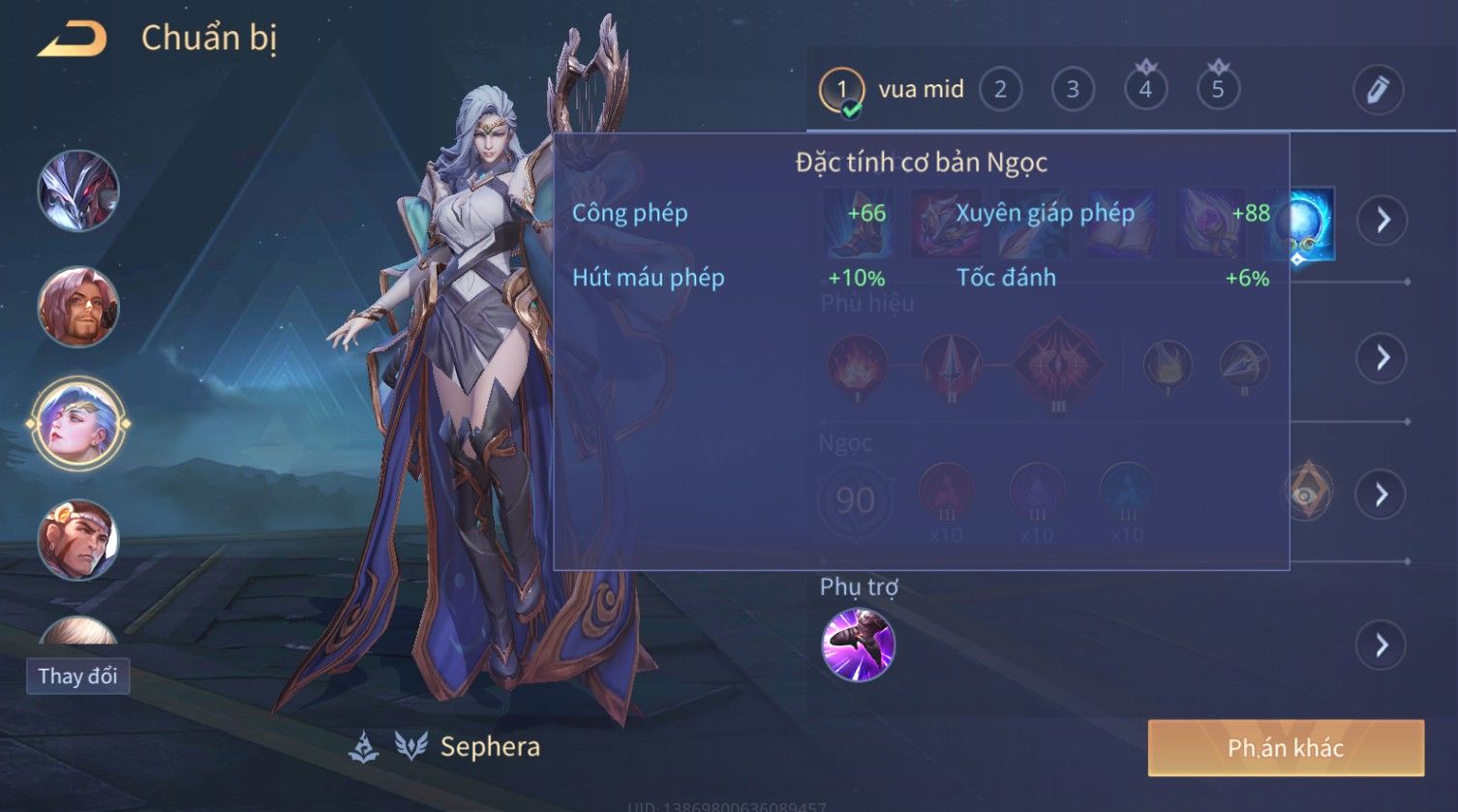
Task: Click the Thay đổi button
Action: pyautogui.click(x=77, y=676)
